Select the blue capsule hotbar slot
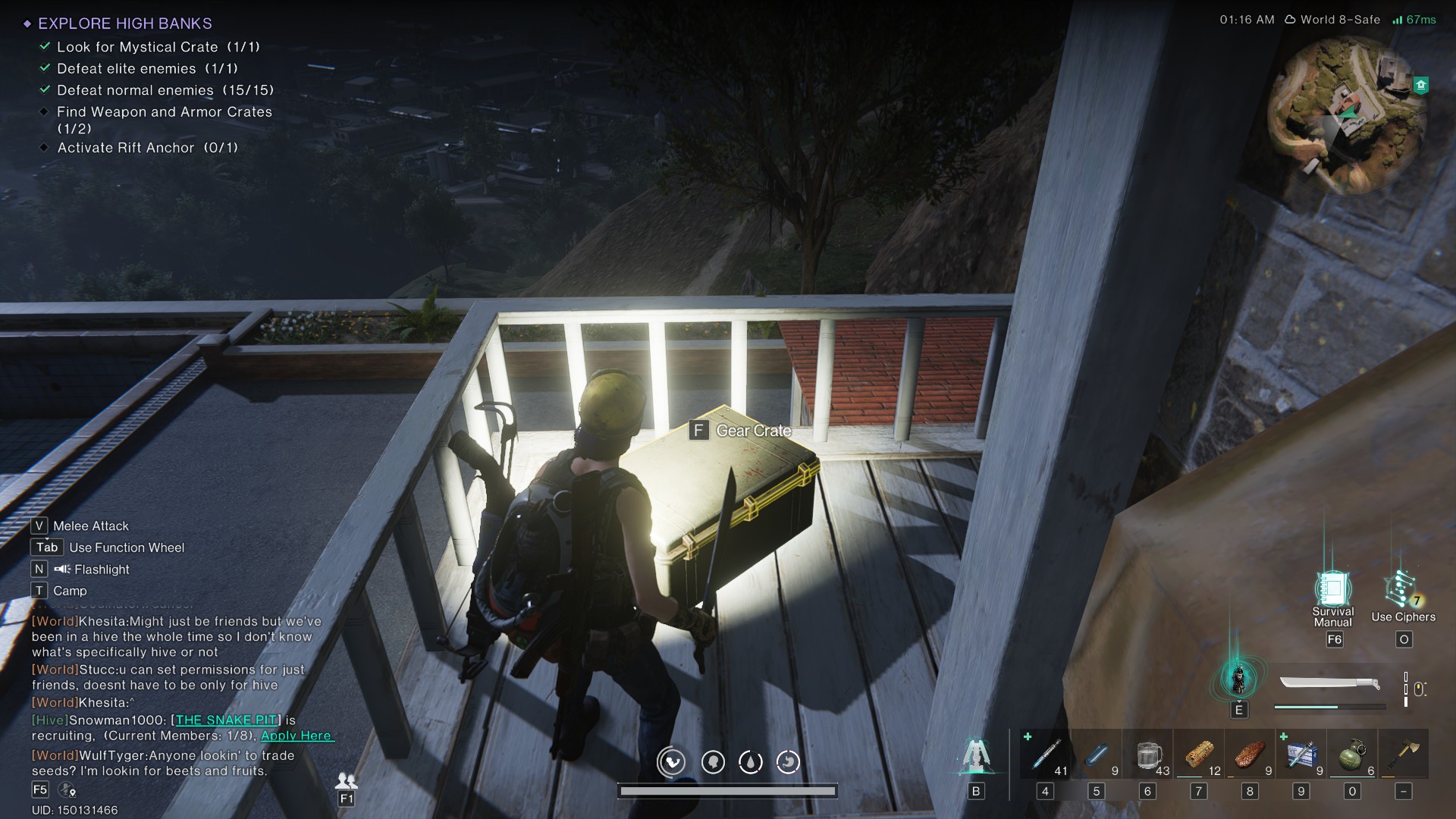Viewport: 1456px width, 819px height. point(1097,755)
